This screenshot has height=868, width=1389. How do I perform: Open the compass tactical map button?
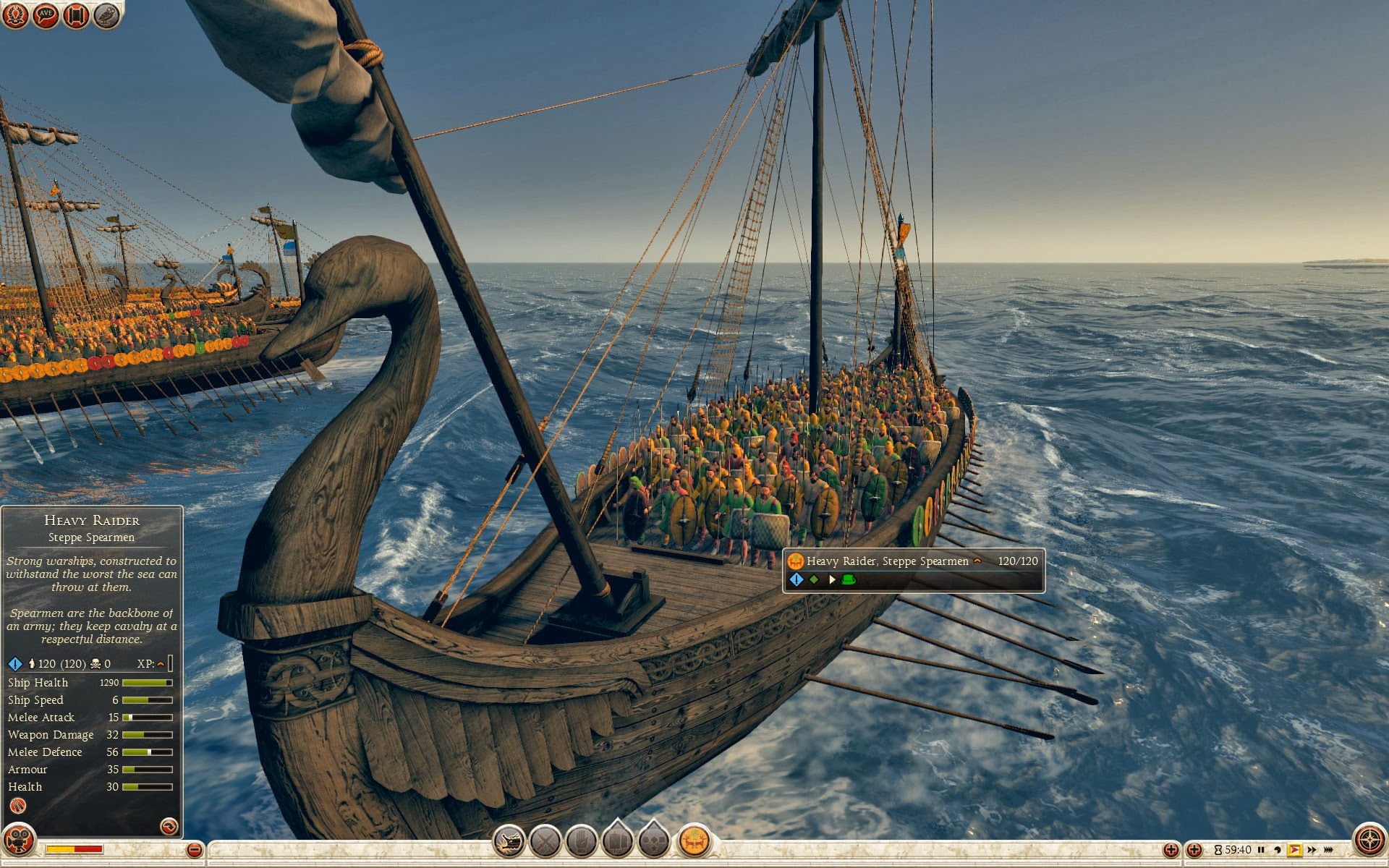tap(1369, 841)
